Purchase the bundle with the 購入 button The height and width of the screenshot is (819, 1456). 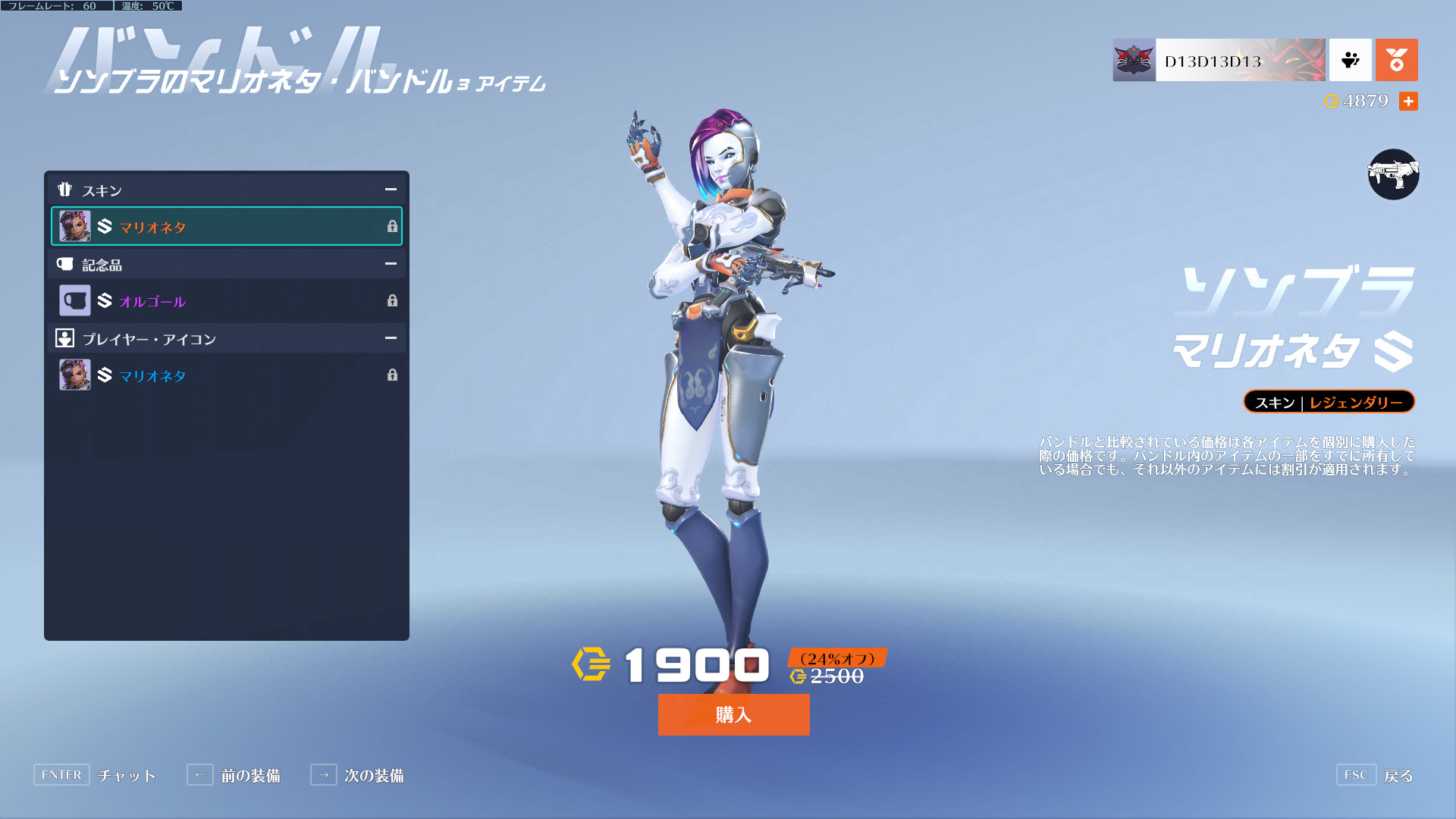(733, 714)
